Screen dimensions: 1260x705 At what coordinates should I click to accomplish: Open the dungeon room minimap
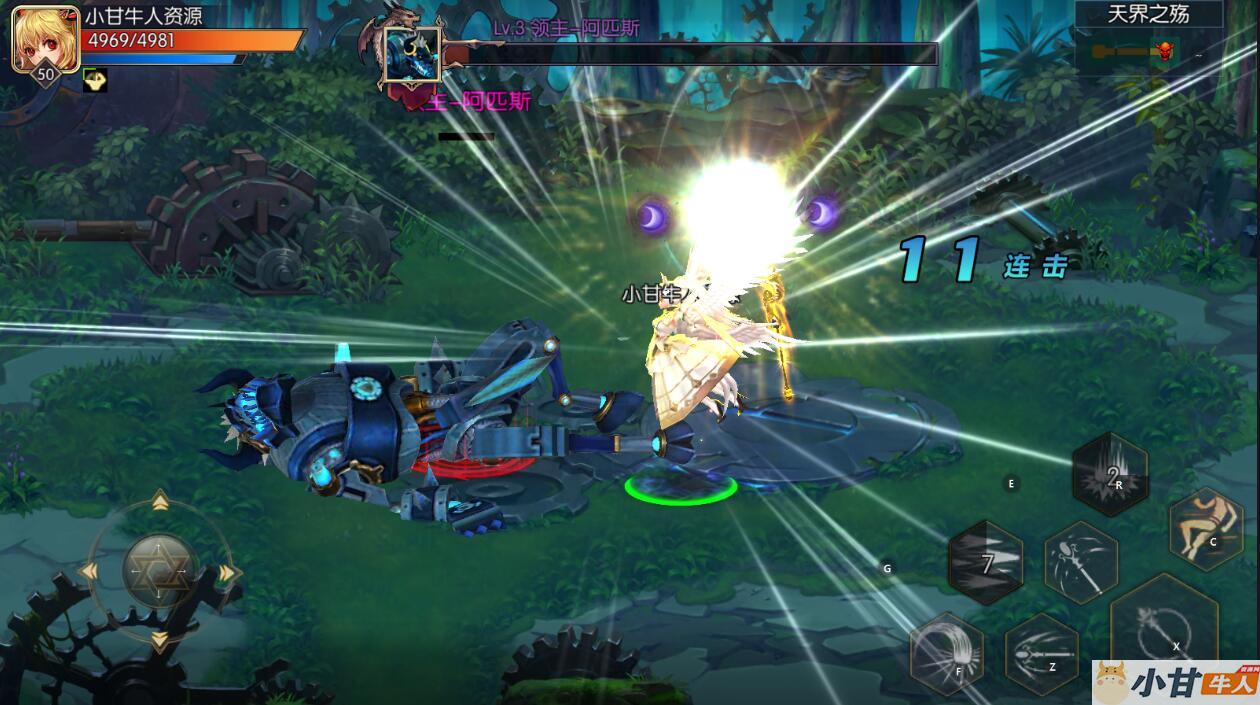coord(1148,50)
